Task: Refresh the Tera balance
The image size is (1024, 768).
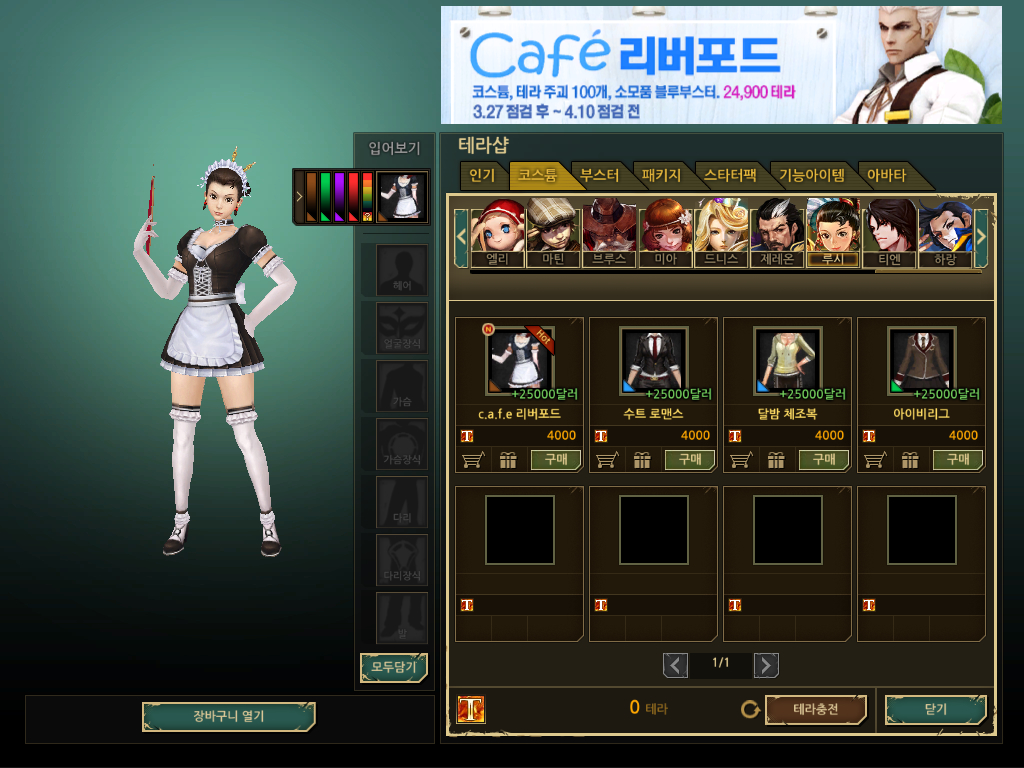Action: tap(750, 710)
